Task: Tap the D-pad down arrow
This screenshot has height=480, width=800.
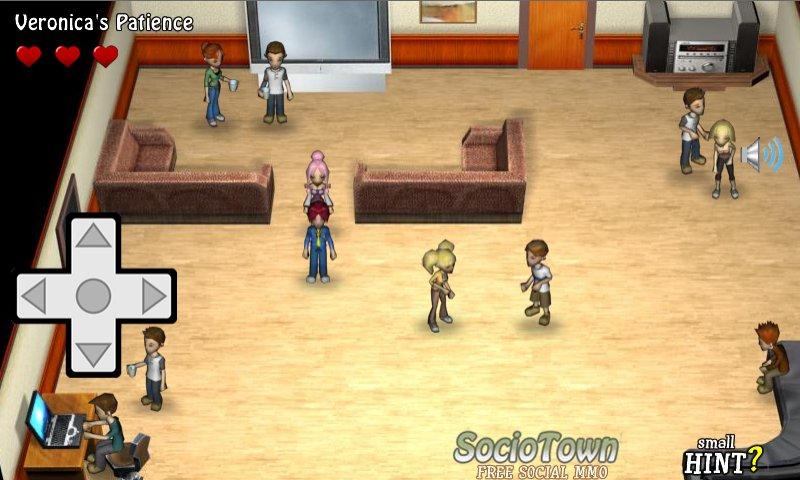Action: (x=94, y=353)
